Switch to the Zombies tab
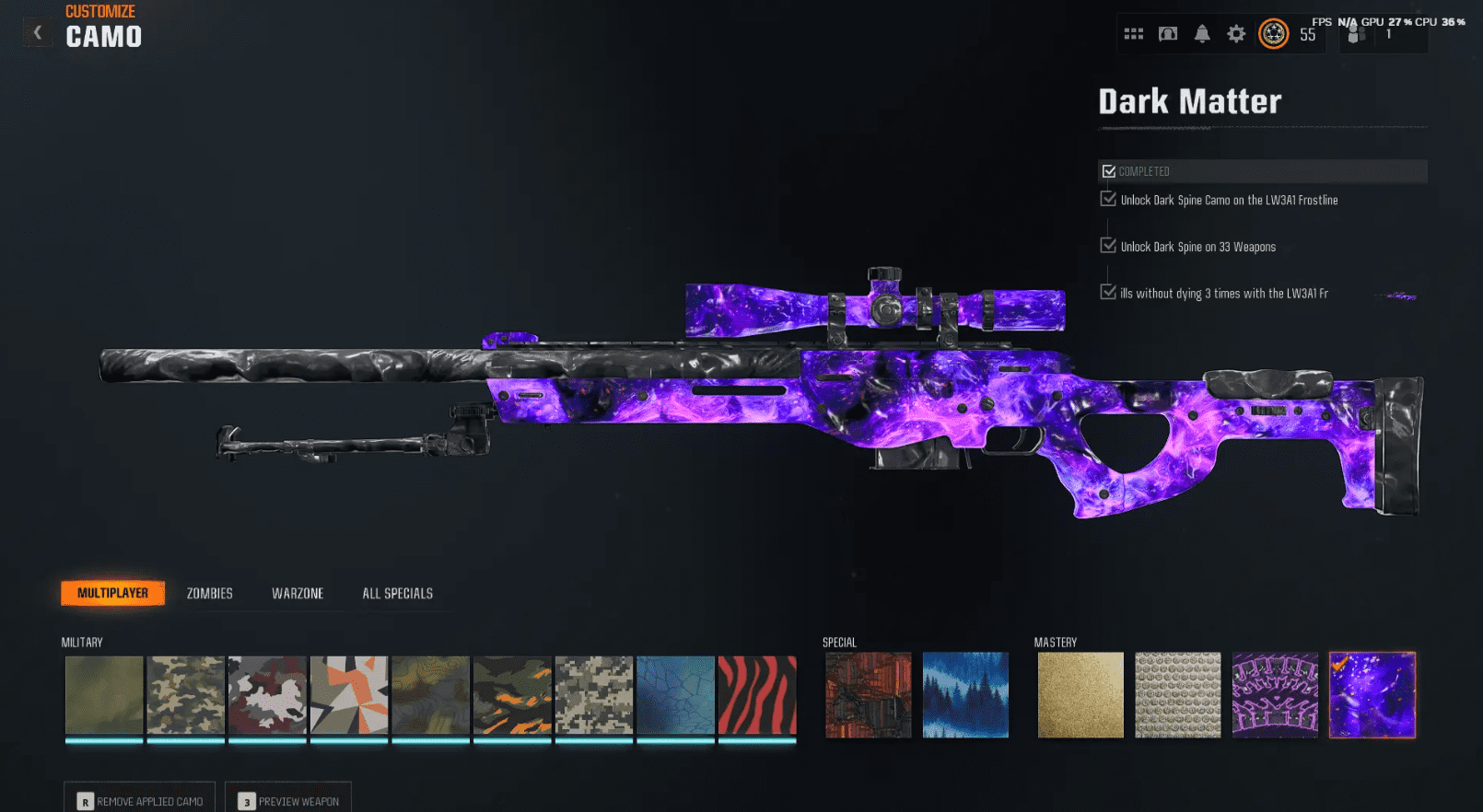Image resolution: width=1483 pixels, height=812 pixels. [x=210, y=593]
